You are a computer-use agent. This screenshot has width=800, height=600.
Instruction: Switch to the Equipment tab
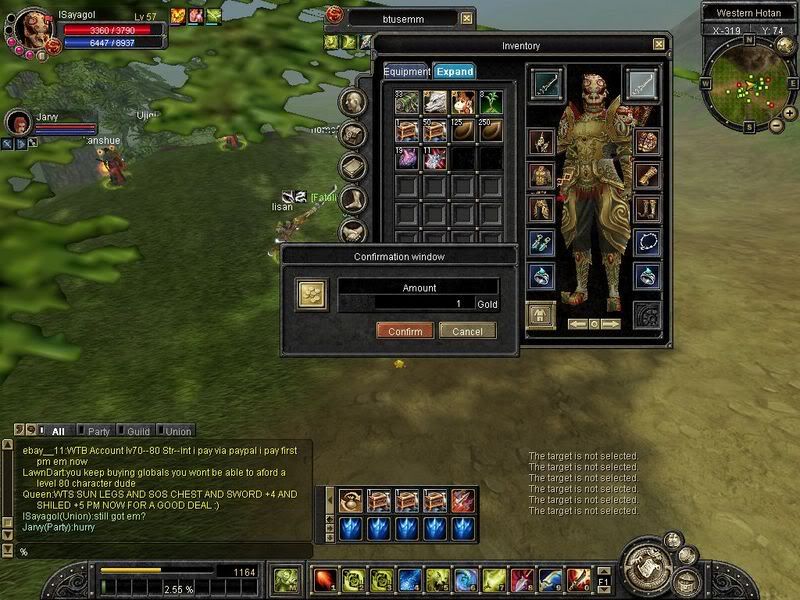pos(406,72)
